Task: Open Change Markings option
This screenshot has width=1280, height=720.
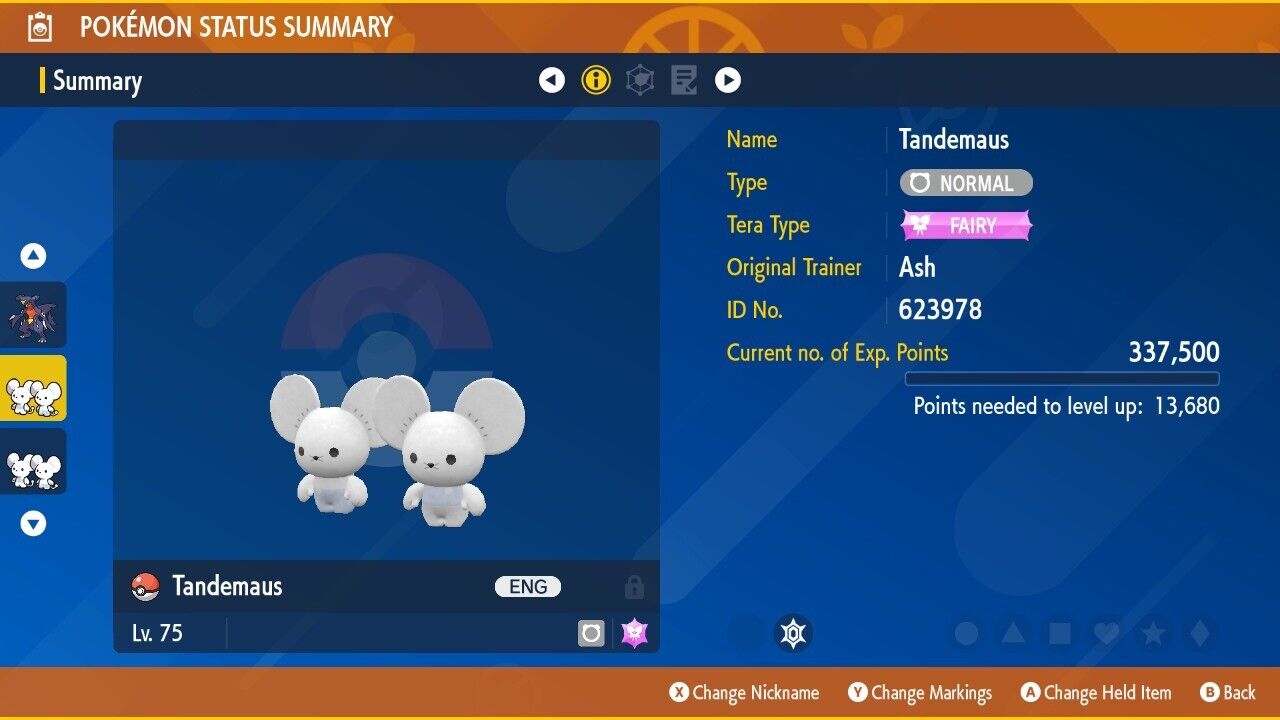Action: (x=920, y=693)
